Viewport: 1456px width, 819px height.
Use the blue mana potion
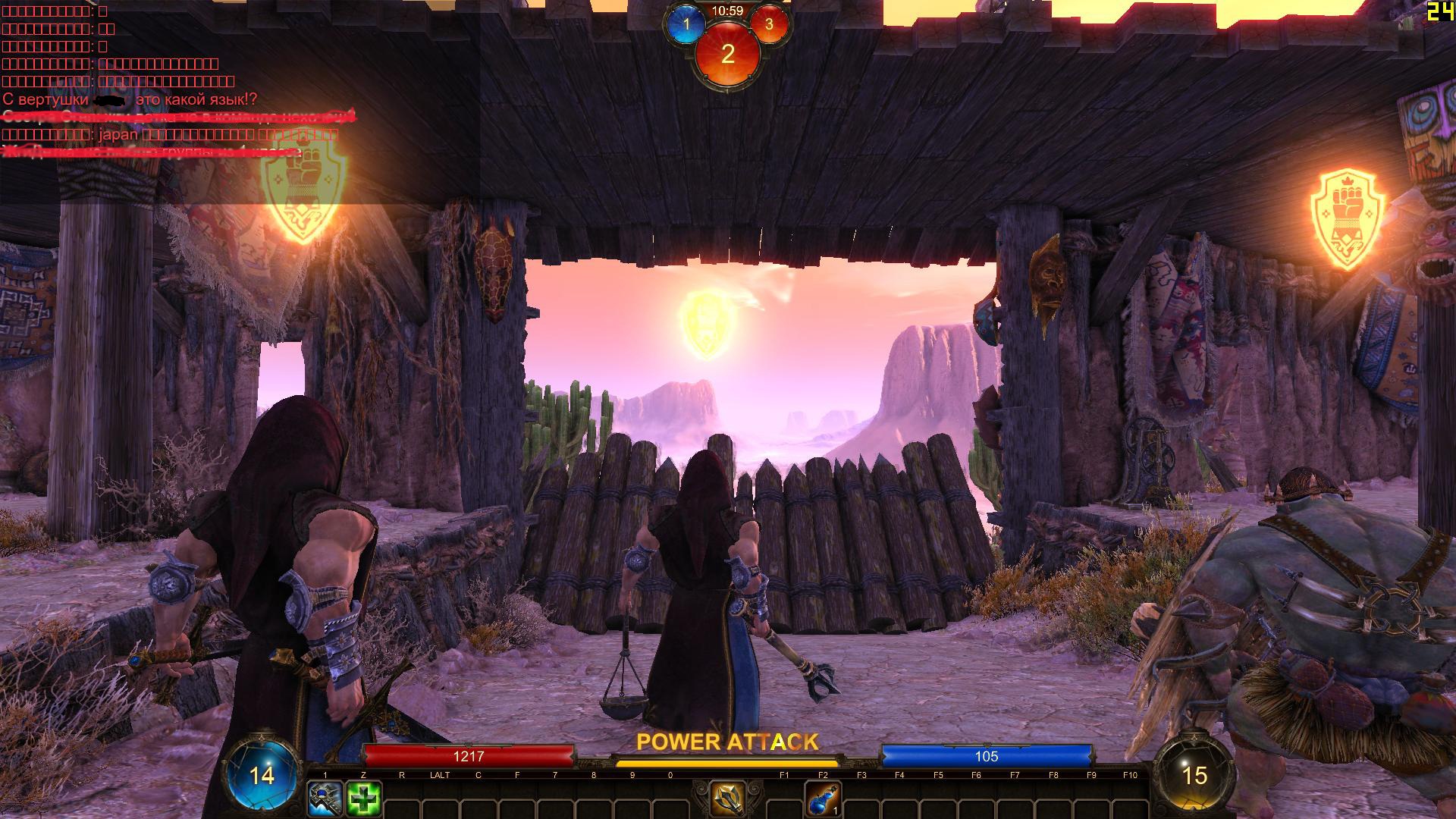click(823, 799)
